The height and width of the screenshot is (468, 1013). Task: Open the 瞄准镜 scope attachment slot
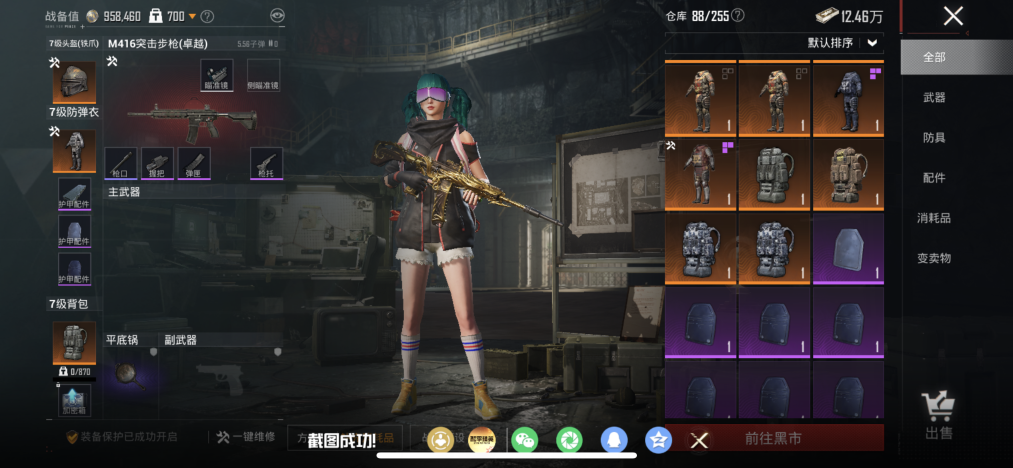216,75
